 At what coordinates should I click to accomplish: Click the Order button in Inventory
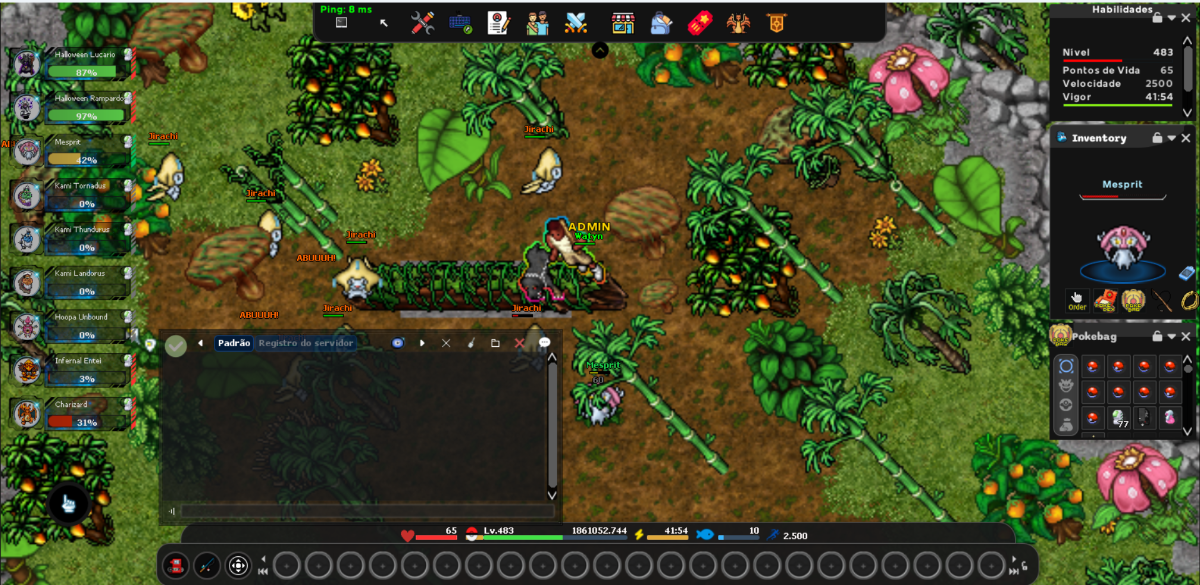[1077, 300]
